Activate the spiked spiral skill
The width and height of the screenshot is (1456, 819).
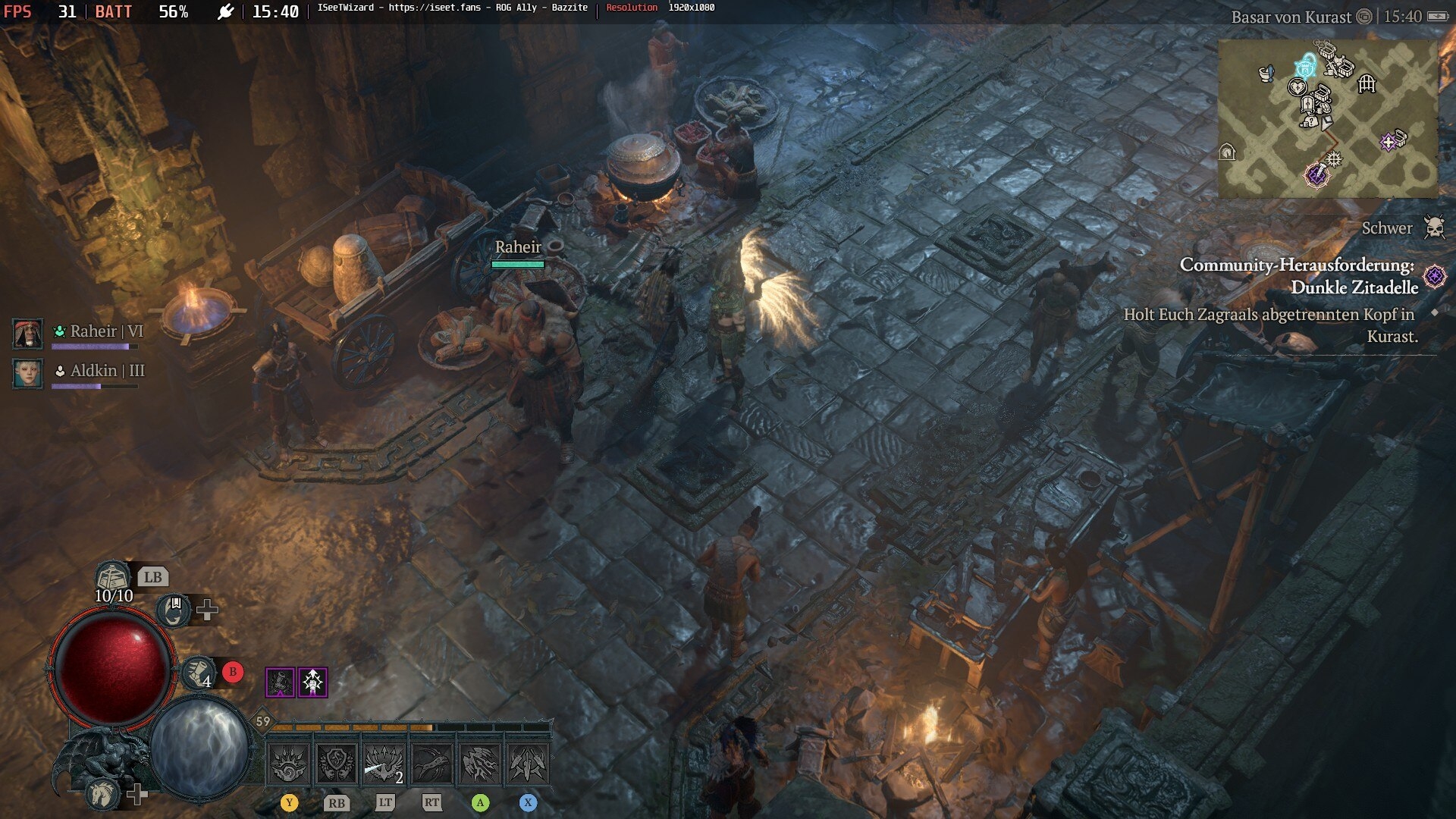[289, 763]
